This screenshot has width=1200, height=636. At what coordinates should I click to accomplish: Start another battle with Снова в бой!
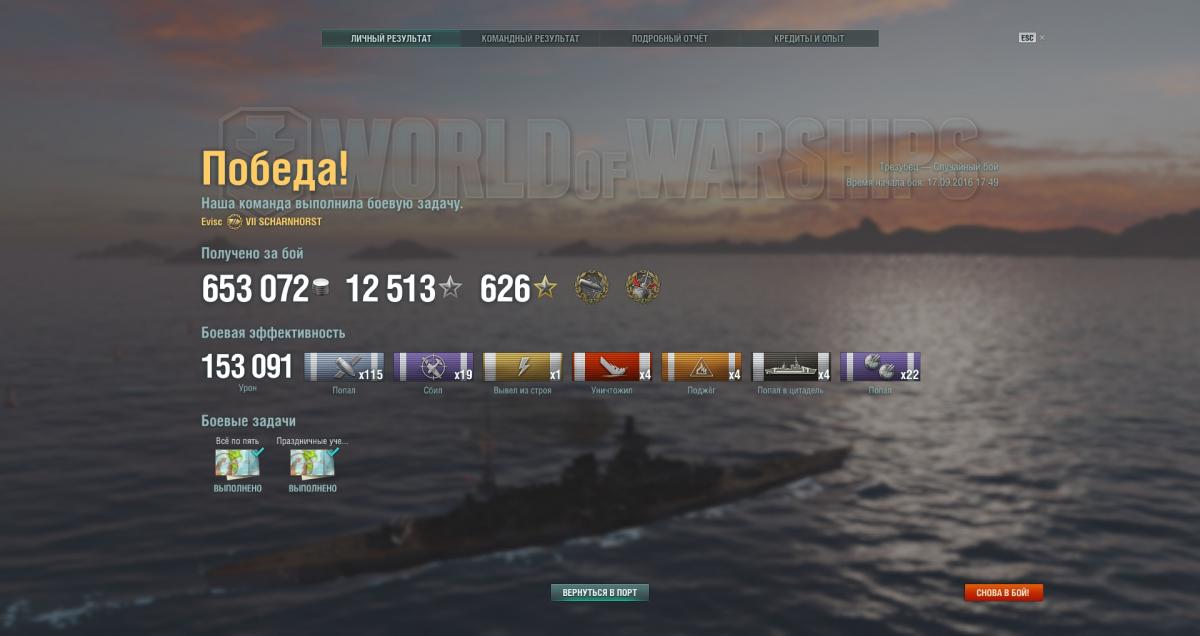pos(1003,593)
